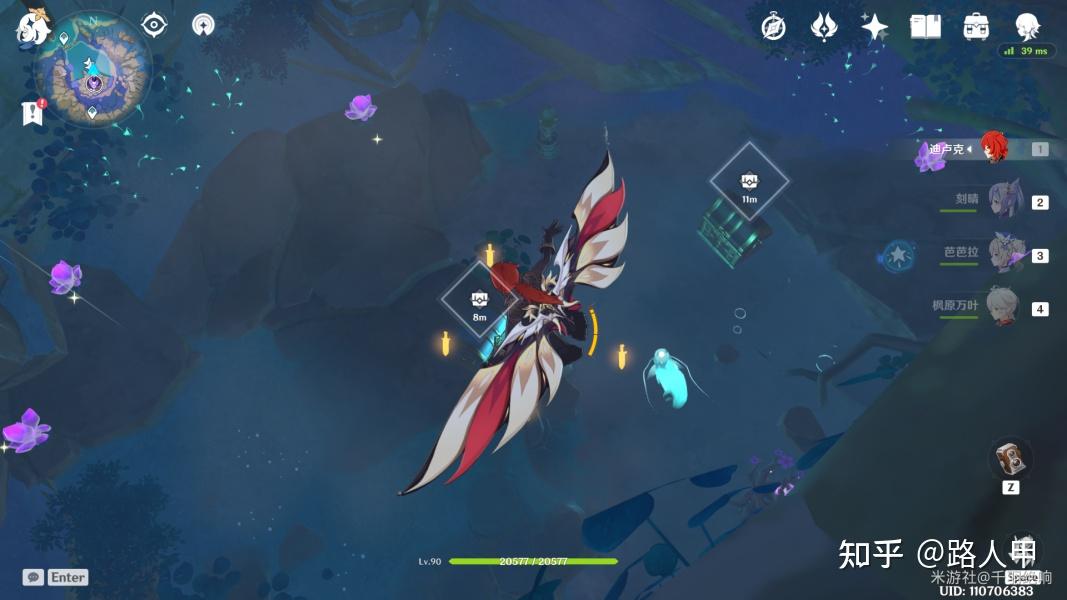Click the beacon signal icon

click(203, 25)
